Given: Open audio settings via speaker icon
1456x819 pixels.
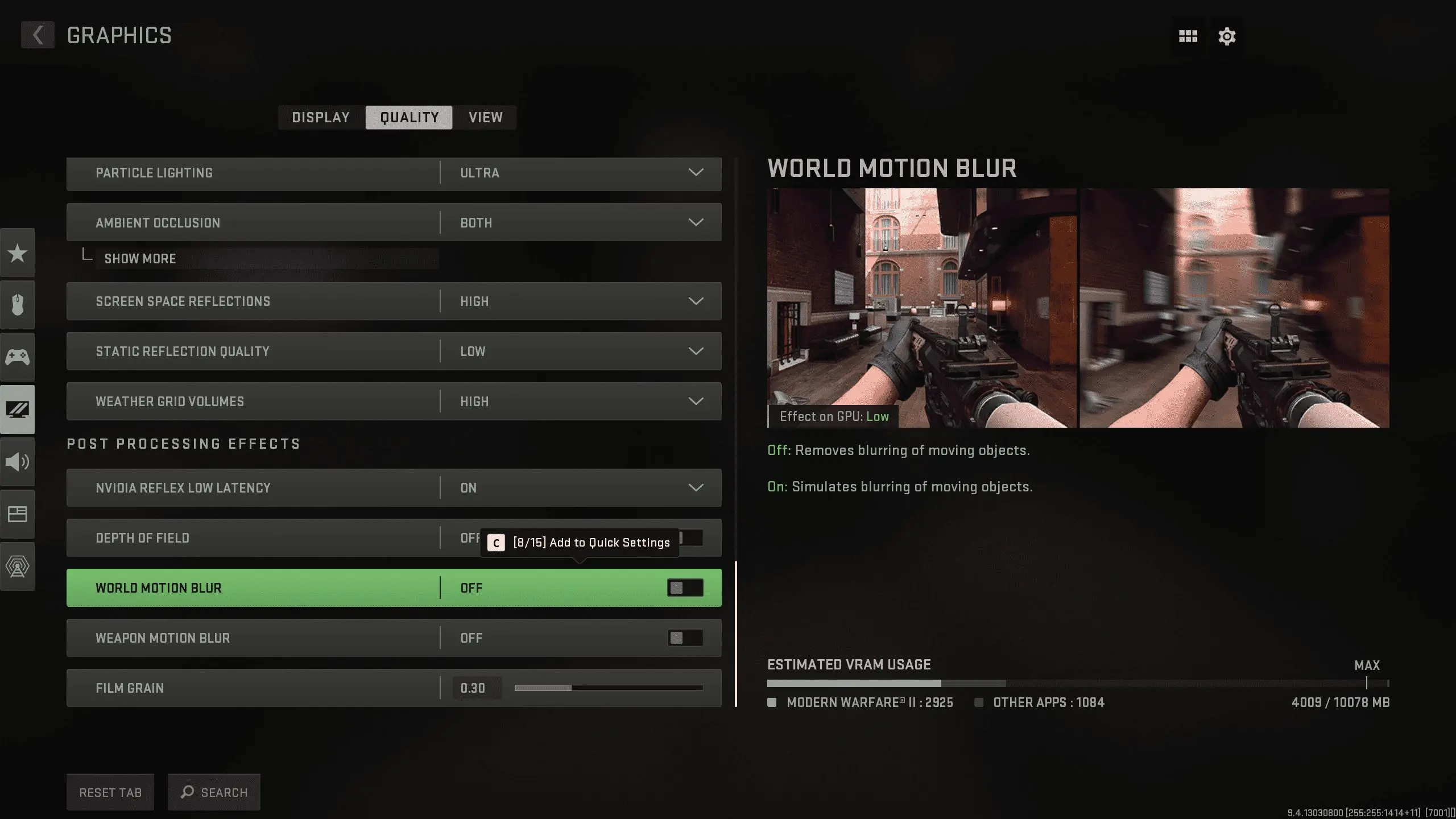Looking at the screenshot, I should (18, 462).
